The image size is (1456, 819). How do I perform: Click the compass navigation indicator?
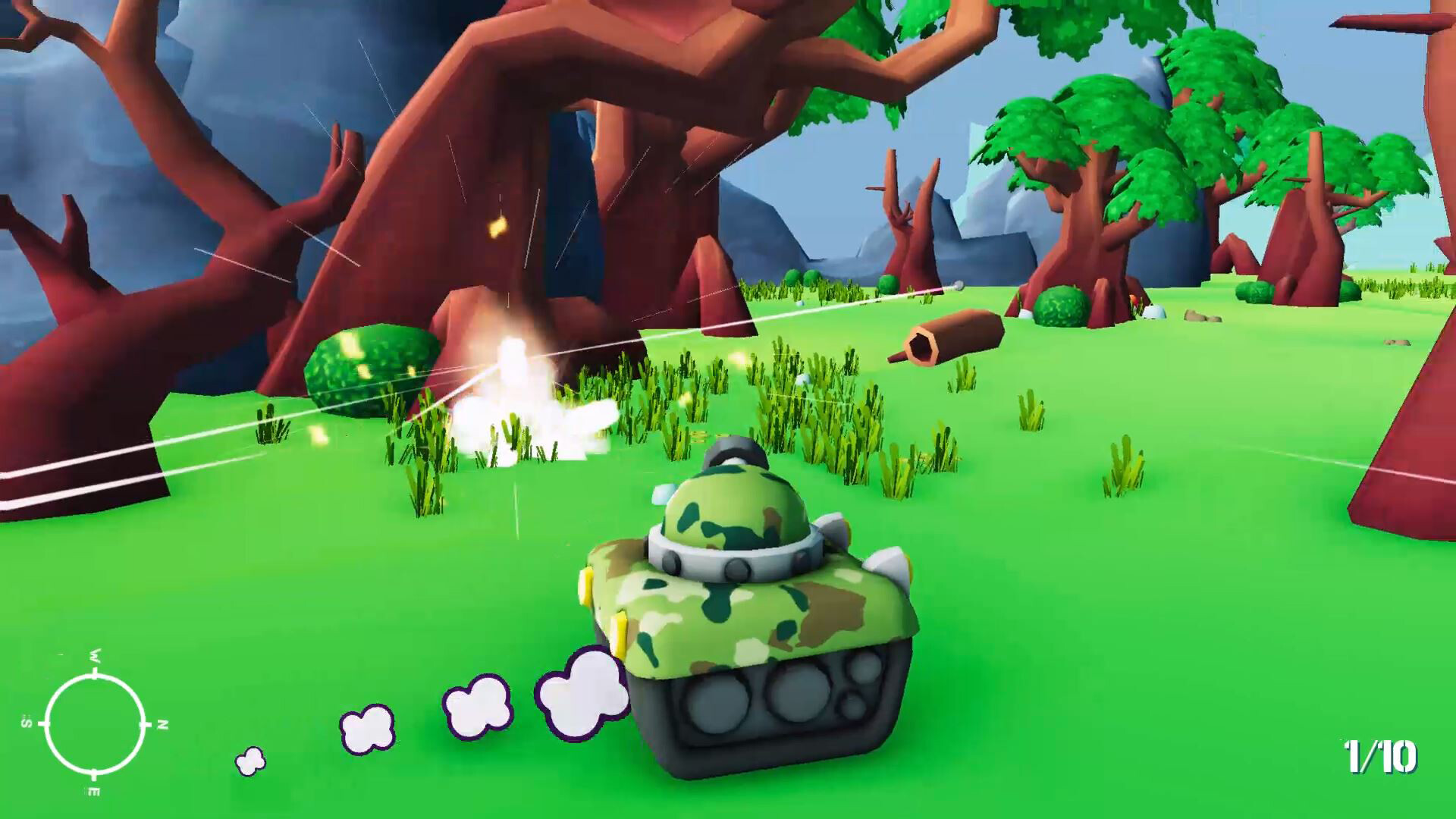[x=95, y=724]
